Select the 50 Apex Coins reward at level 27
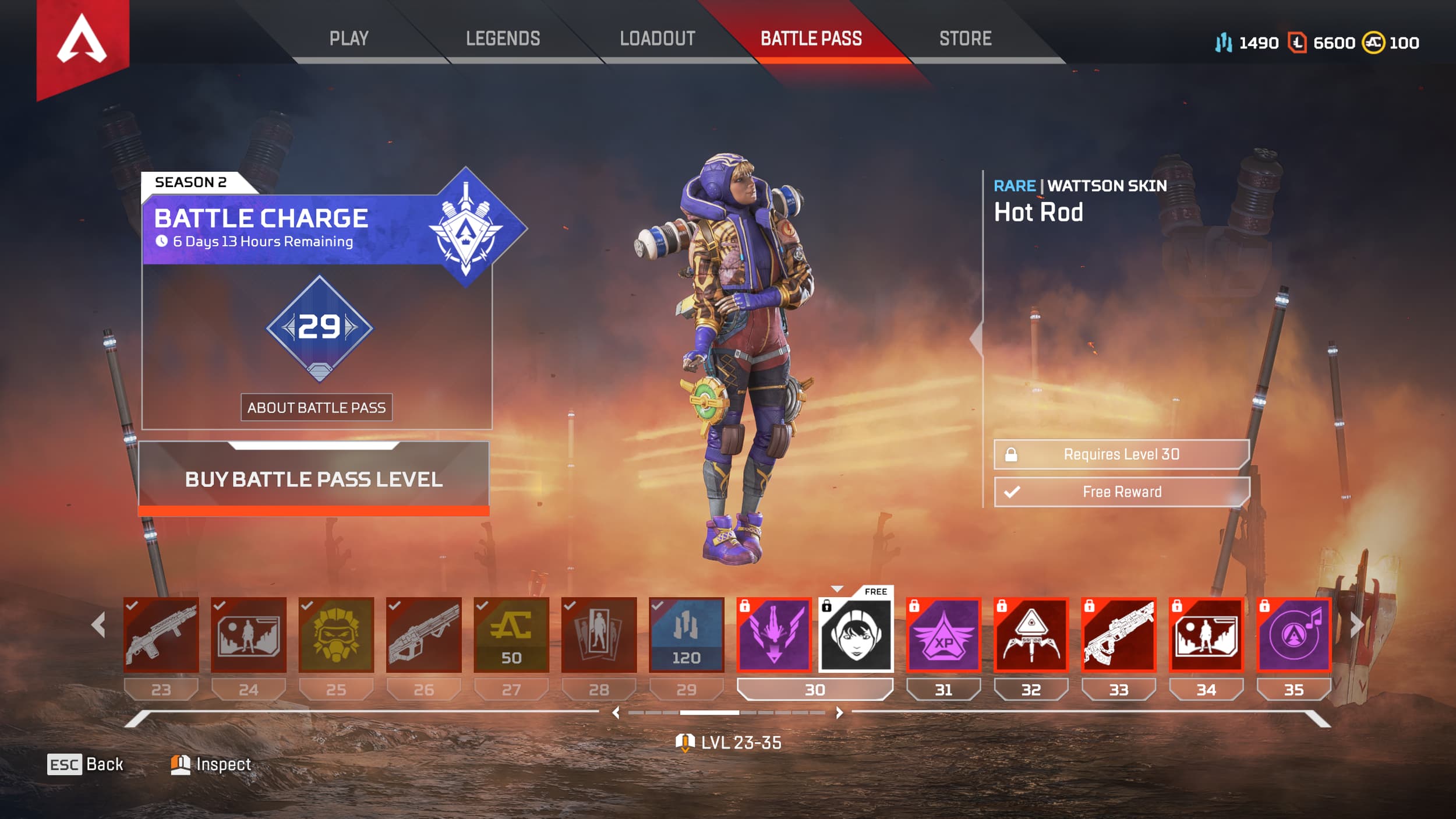The height and width of the screenshot is (819, 1456). tap(510, 635)
